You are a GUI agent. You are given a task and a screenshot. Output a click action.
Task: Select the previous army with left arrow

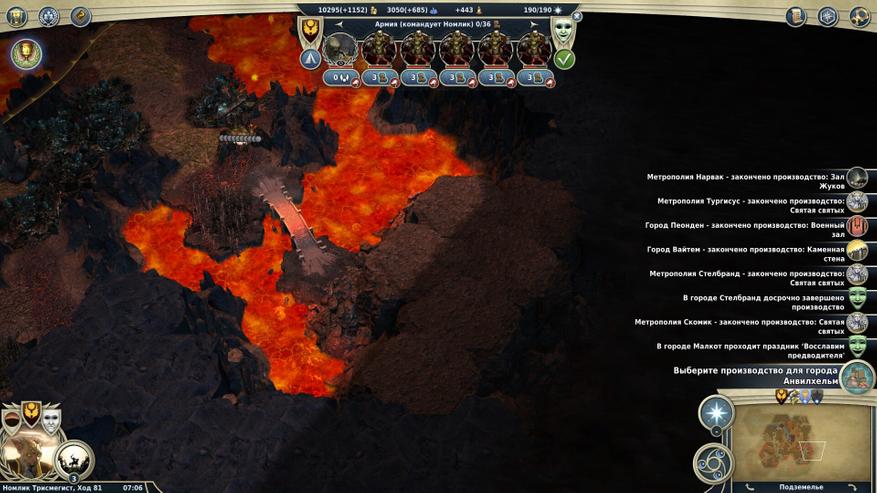click(x=338, y=22)
